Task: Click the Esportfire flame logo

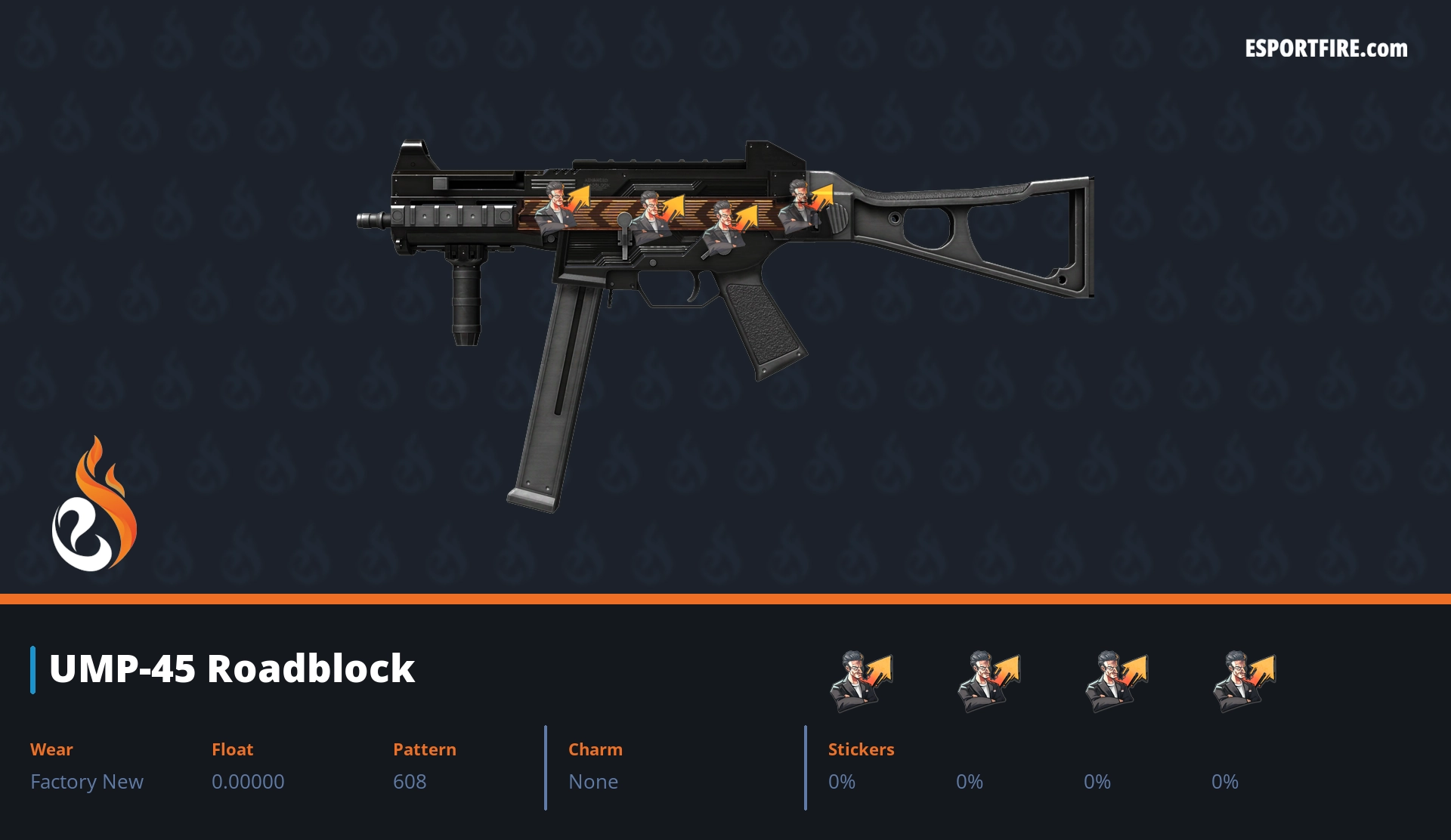Action: (94, 505)
